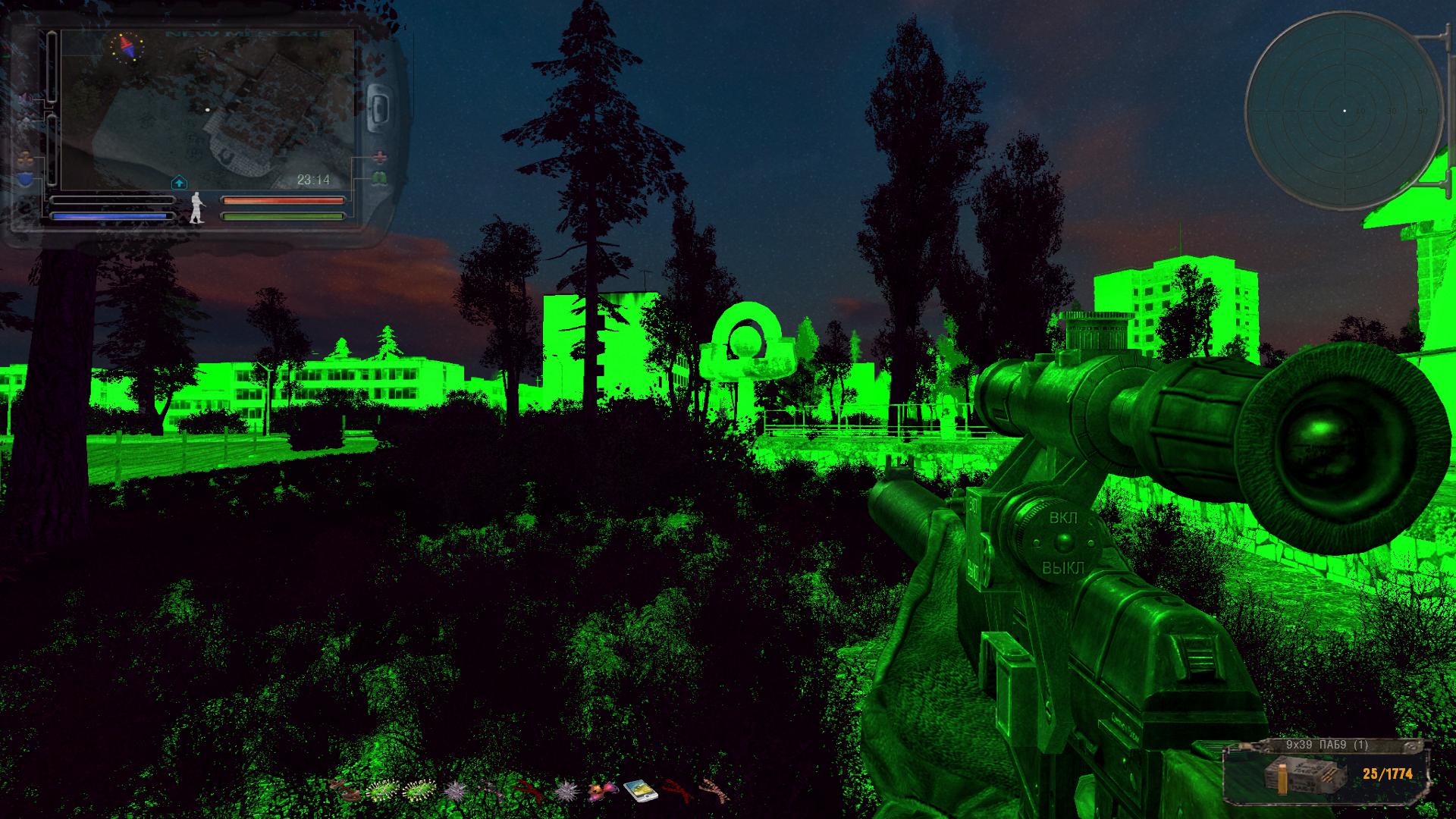Pick the tan beaded strand artifact
Screen dimensions: 1456x819
(x=713, y=792)
